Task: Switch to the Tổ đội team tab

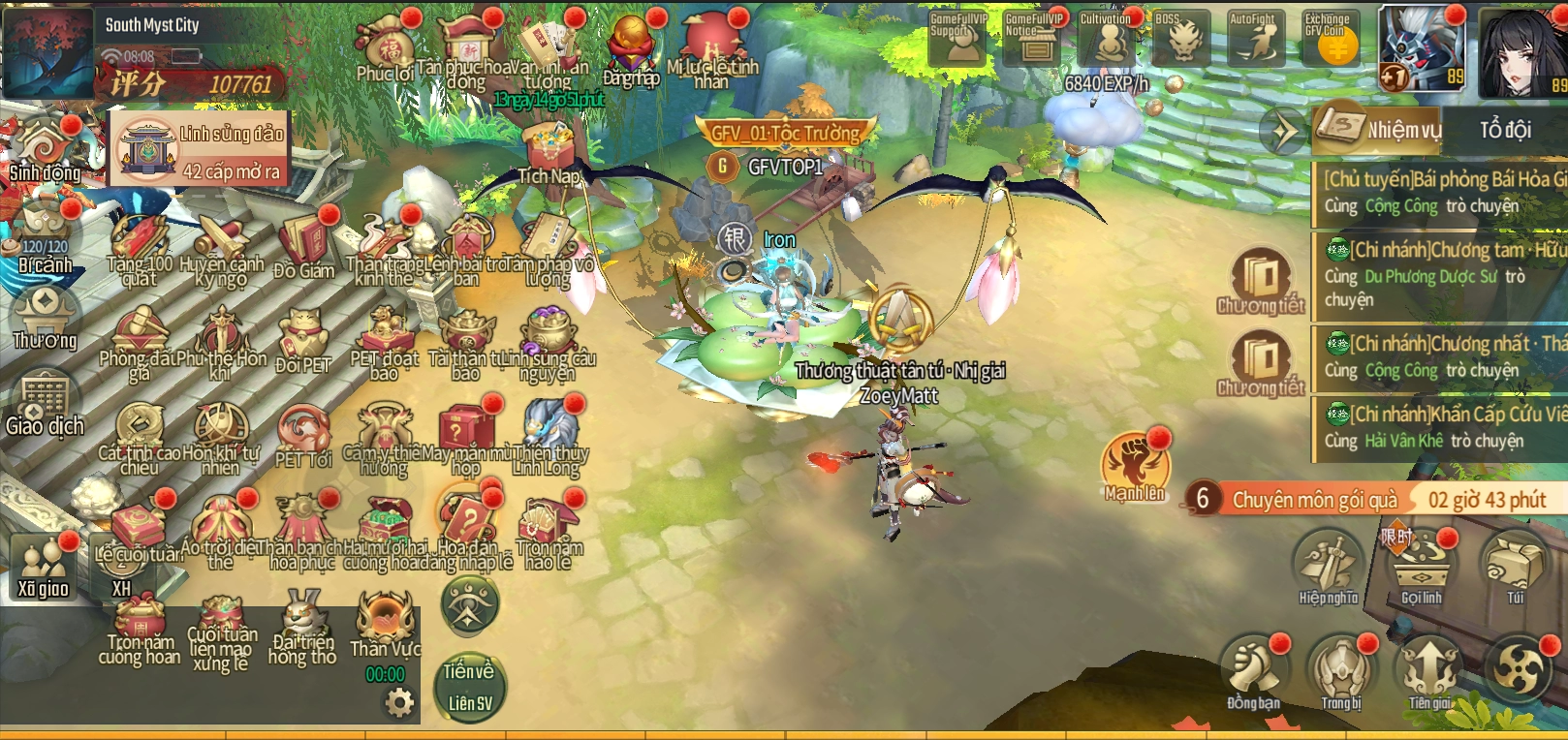Action: pos(1505,129)
